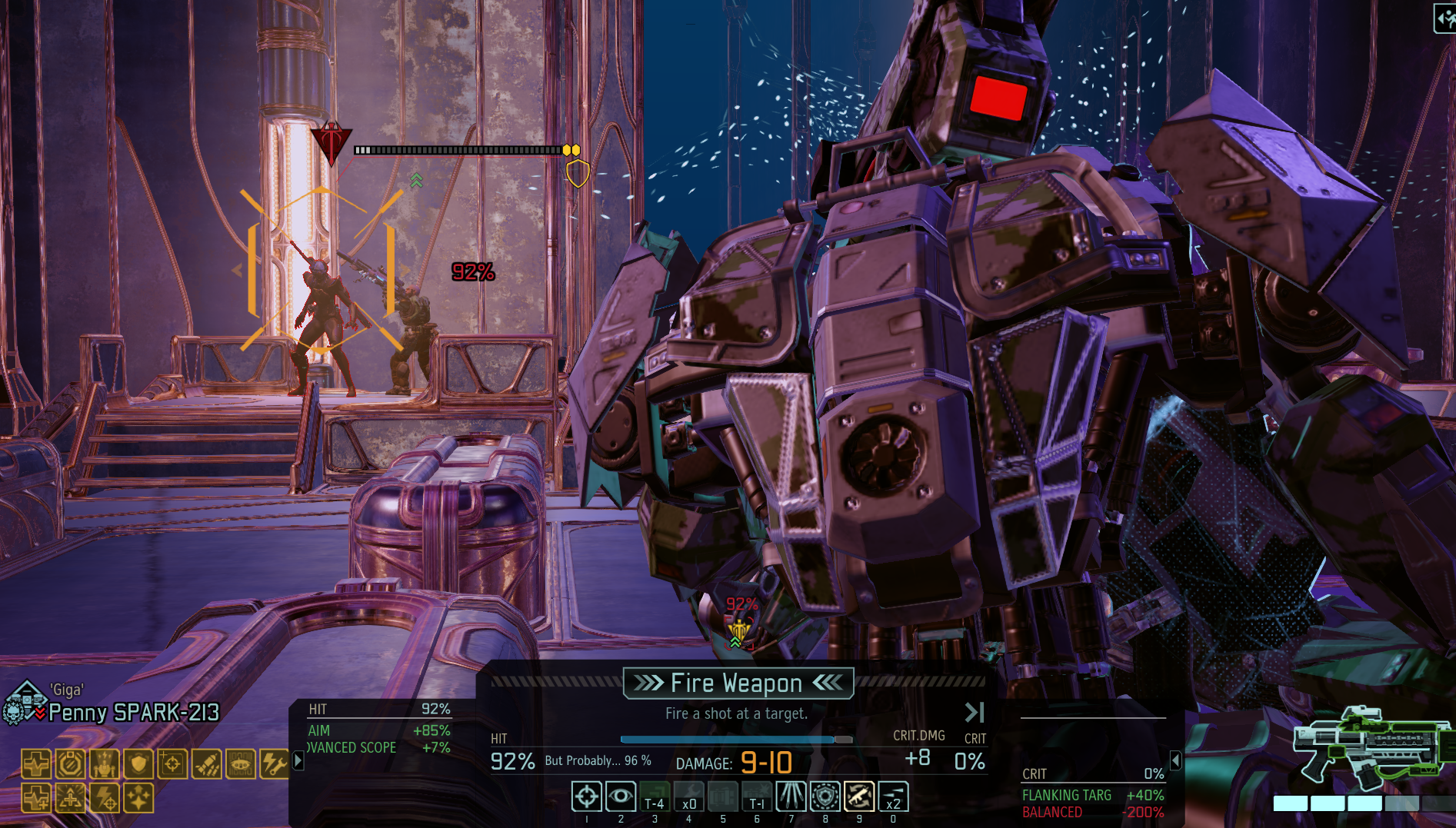View the lightning wrench perk icon

(274, 764)
